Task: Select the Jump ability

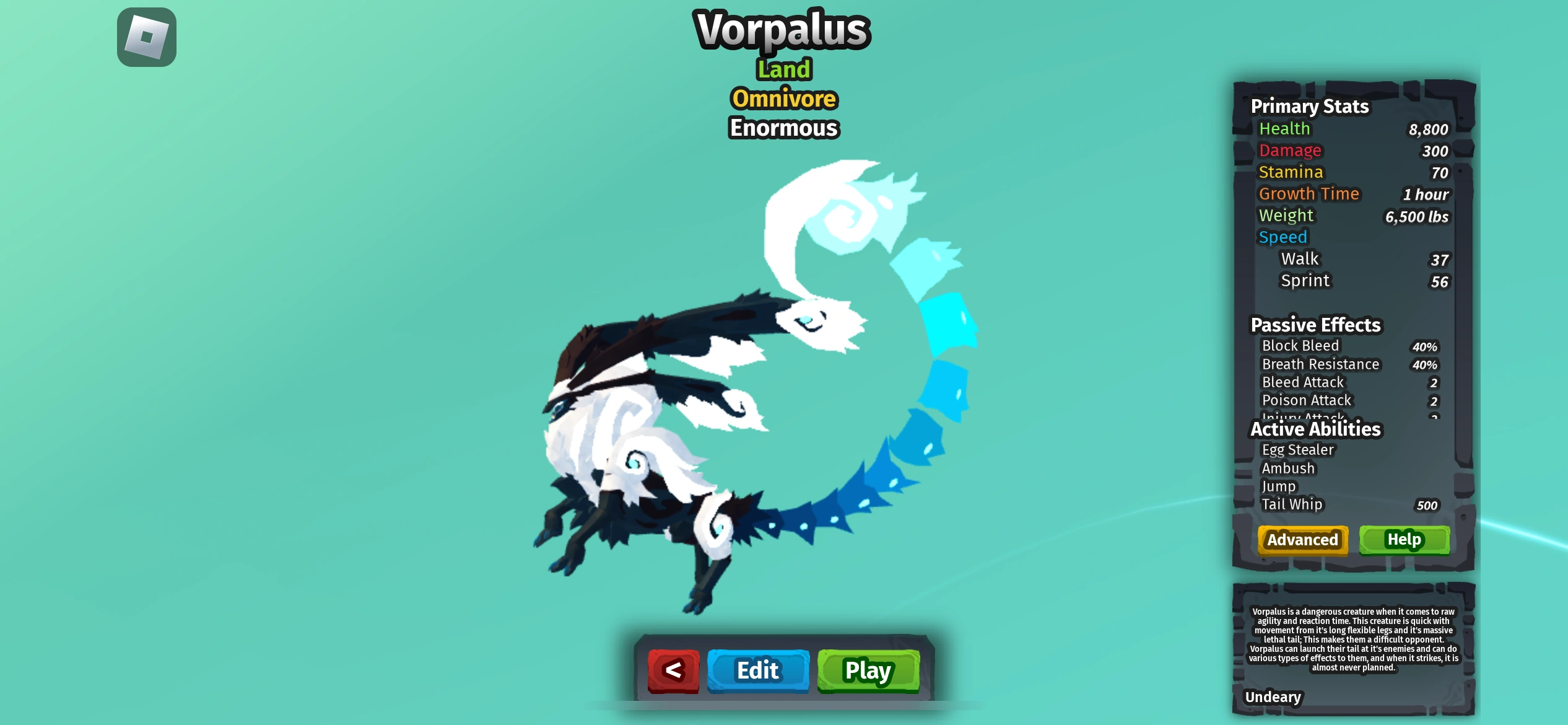Action: (x=1279, y=487)
